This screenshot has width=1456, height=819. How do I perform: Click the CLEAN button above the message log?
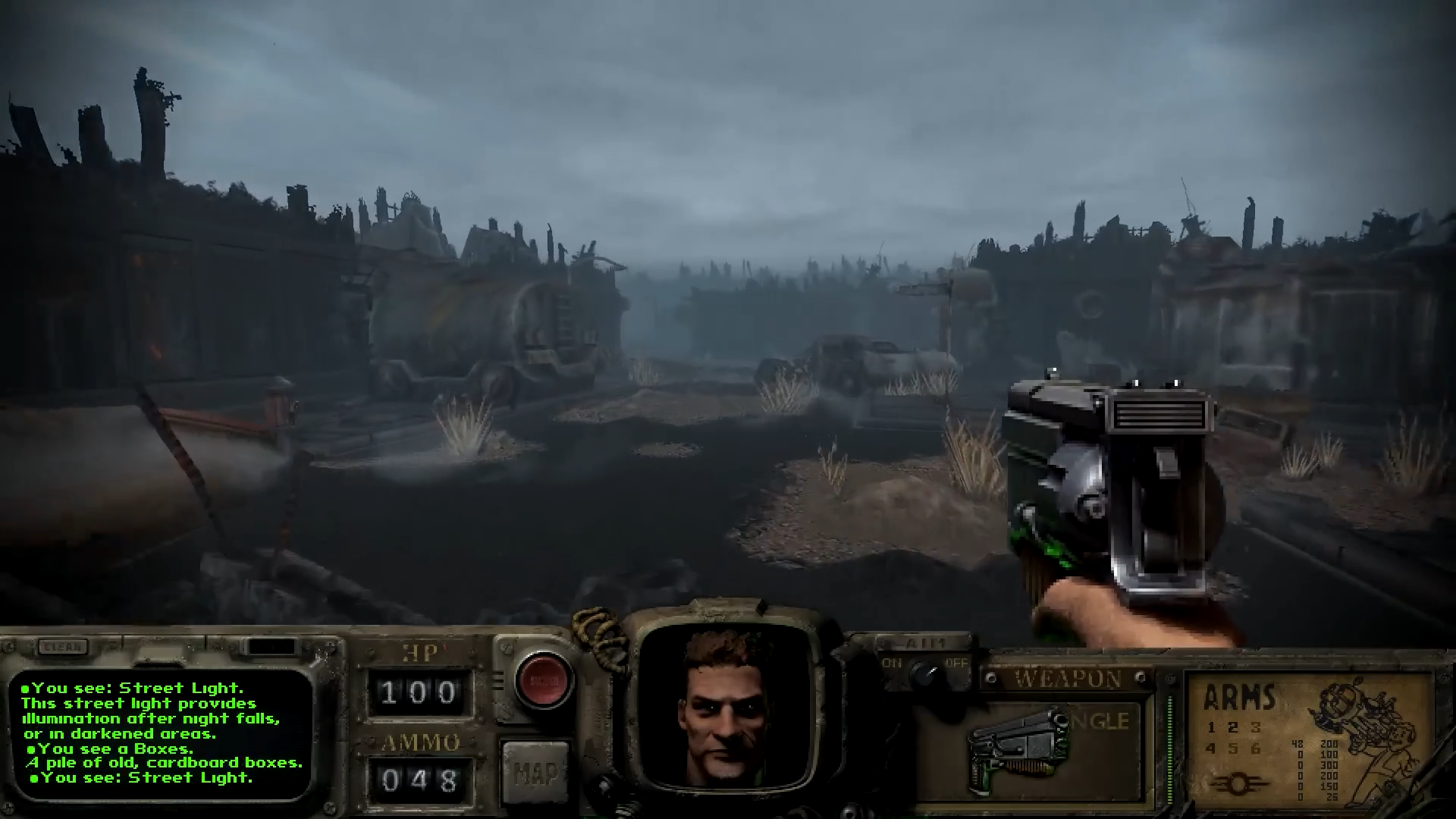point(64,647)
